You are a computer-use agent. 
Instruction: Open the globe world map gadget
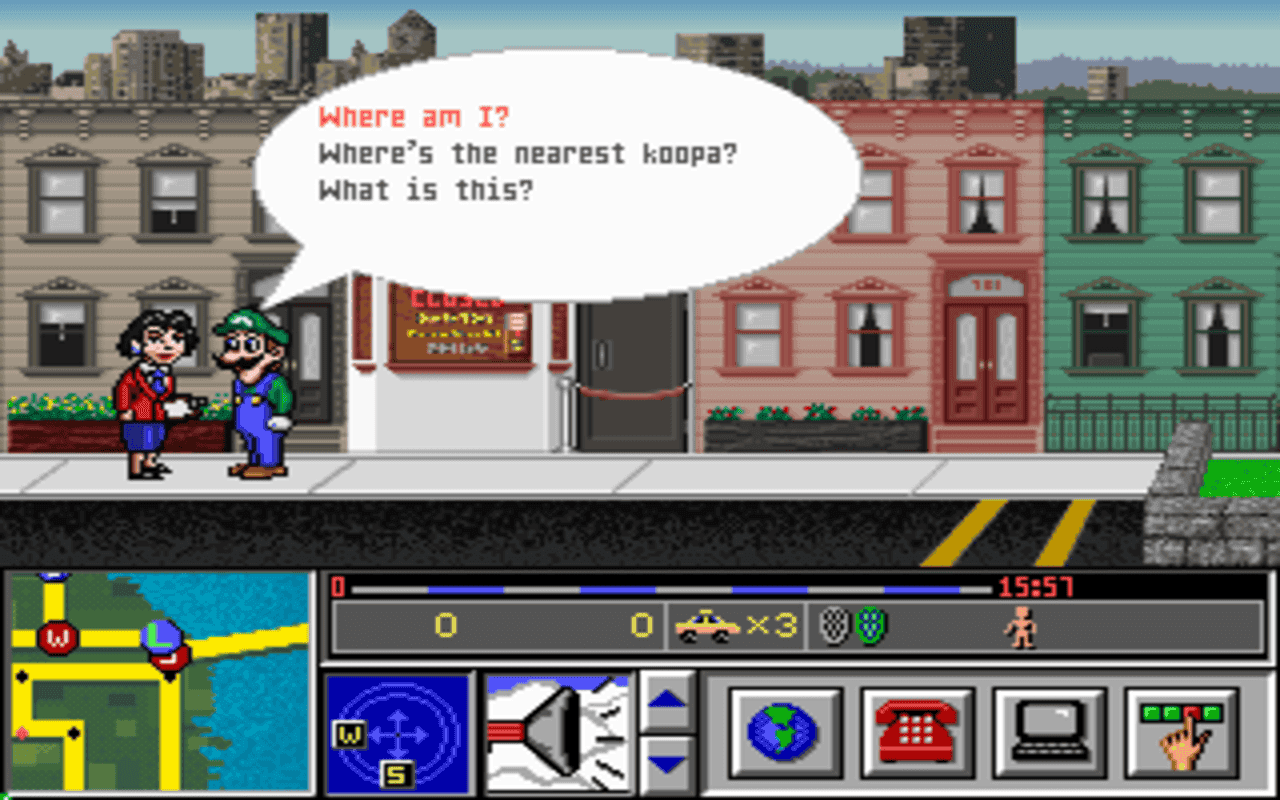[785, 732]
